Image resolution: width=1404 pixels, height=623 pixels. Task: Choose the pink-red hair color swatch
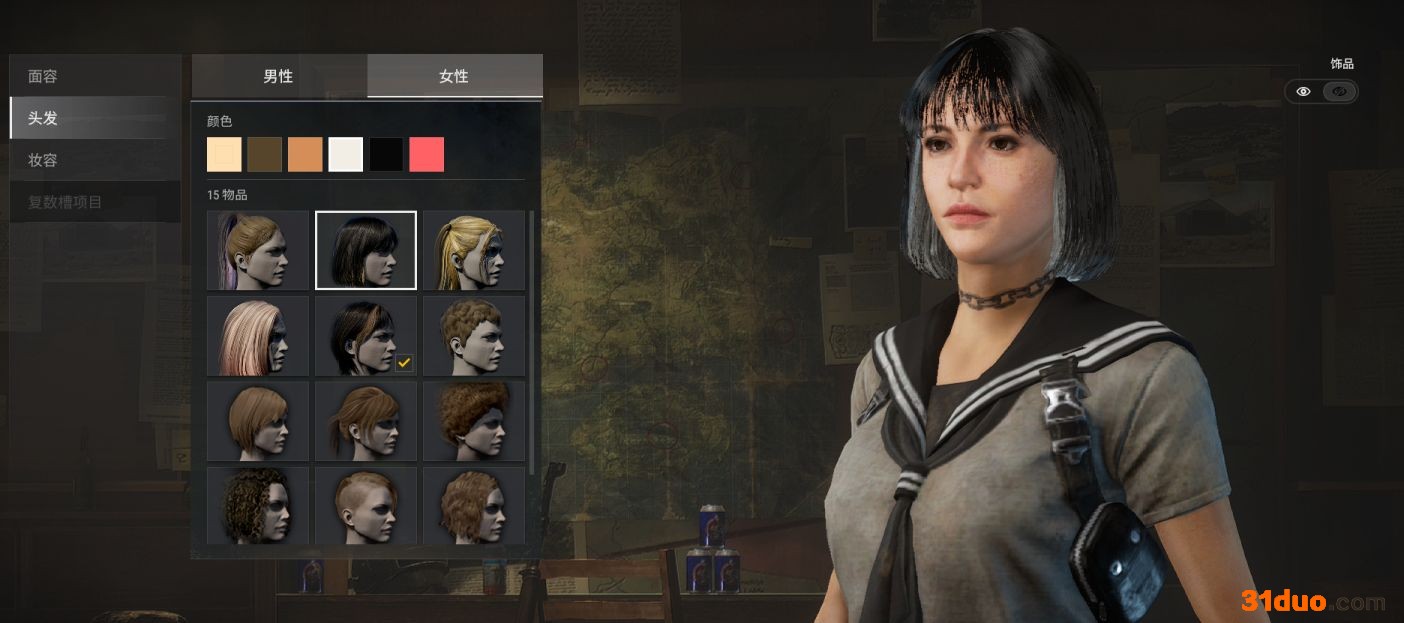(x=427, y=155)
